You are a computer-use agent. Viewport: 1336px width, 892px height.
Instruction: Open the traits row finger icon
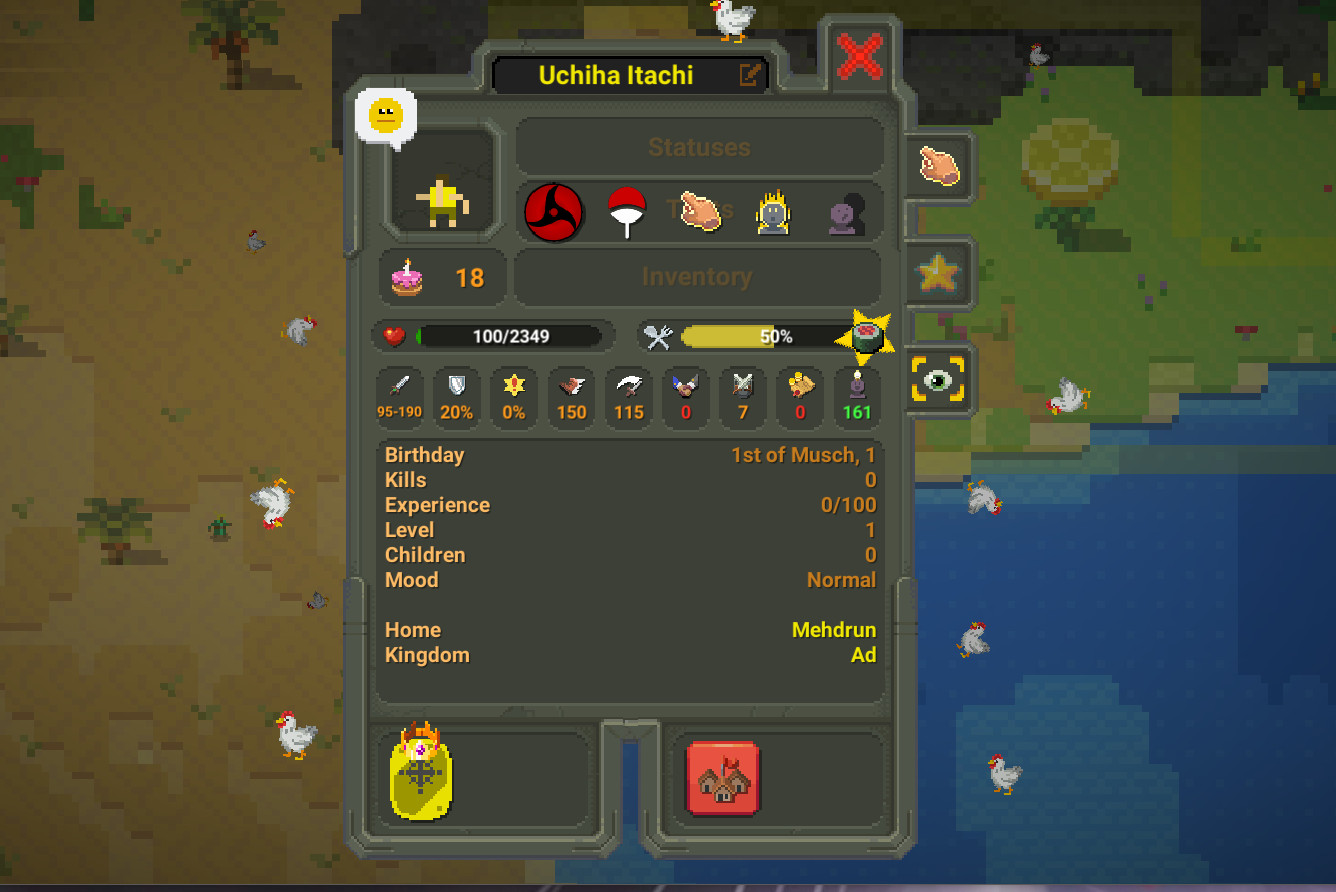[700, 212]
